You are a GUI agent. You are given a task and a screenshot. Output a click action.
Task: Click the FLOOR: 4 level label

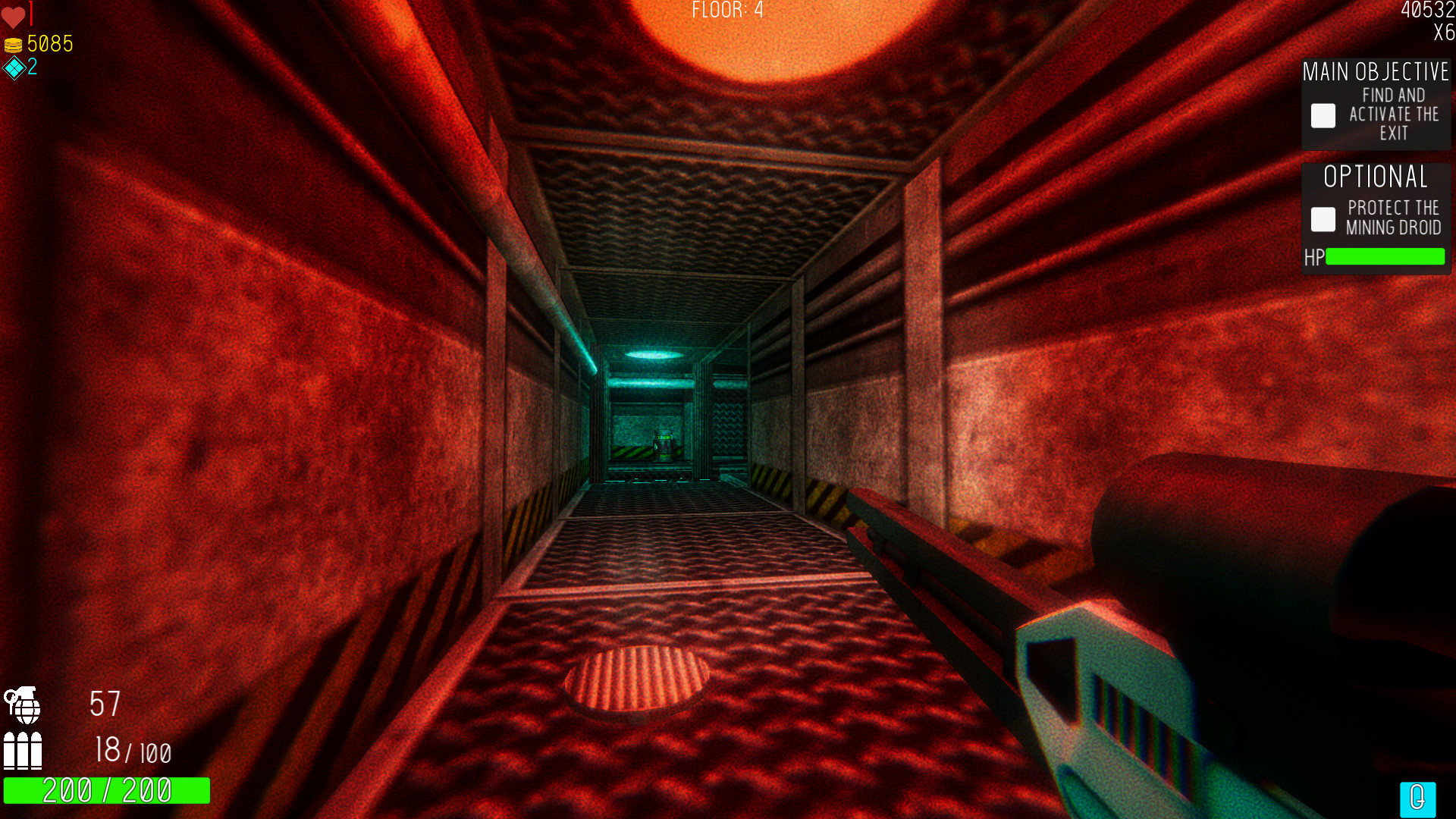coord(727,11)
